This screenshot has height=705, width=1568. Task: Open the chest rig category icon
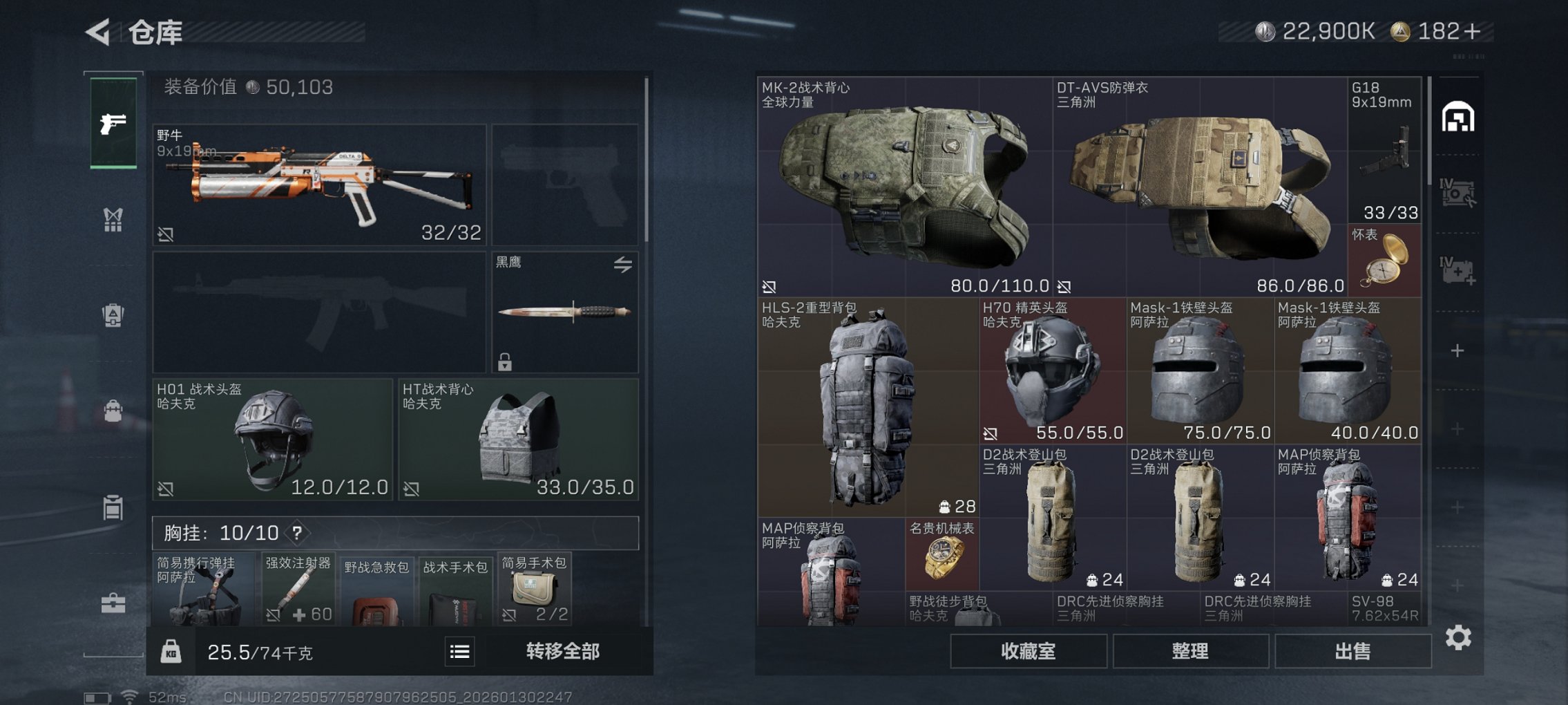tap(113, 220)
